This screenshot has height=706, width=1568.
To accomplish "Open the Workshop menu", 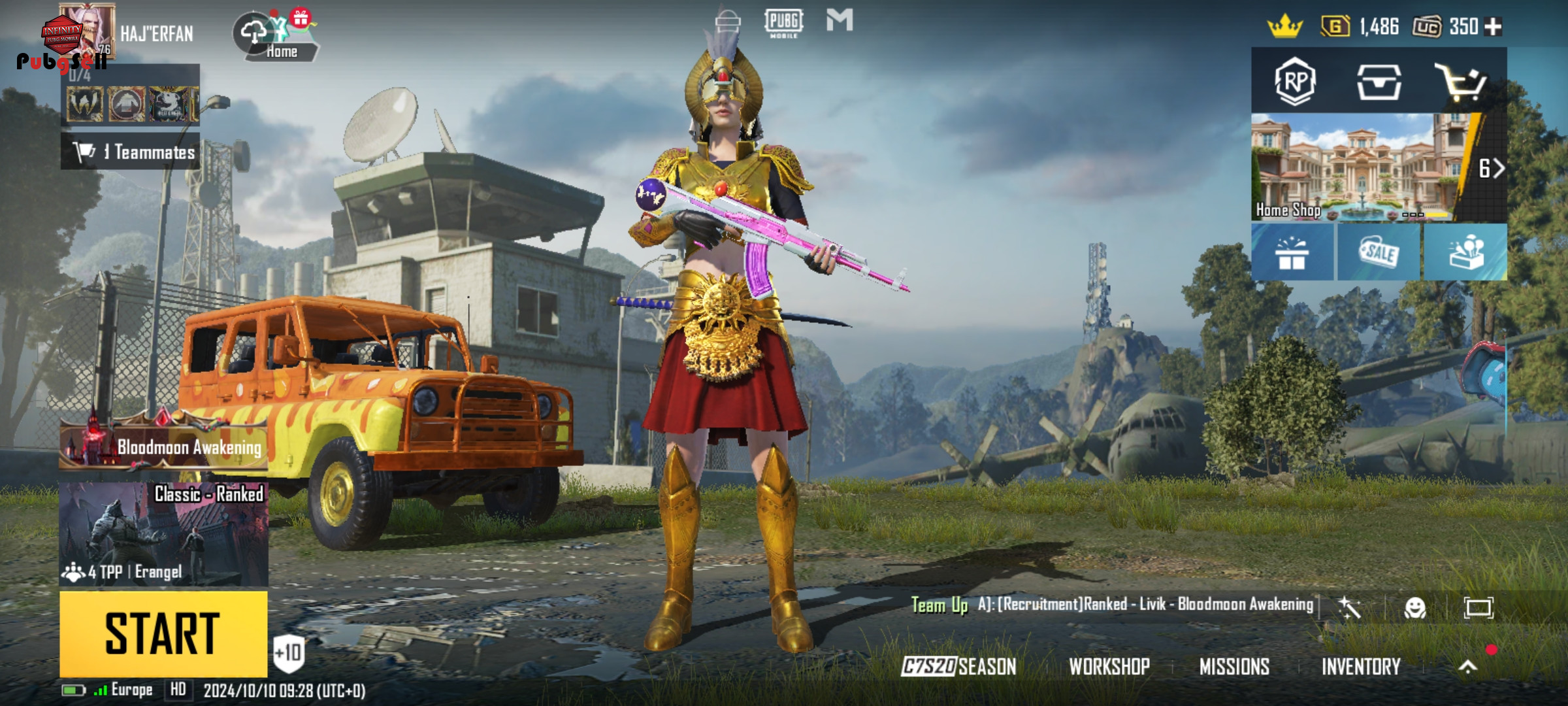I will (x=1109, y=667).
